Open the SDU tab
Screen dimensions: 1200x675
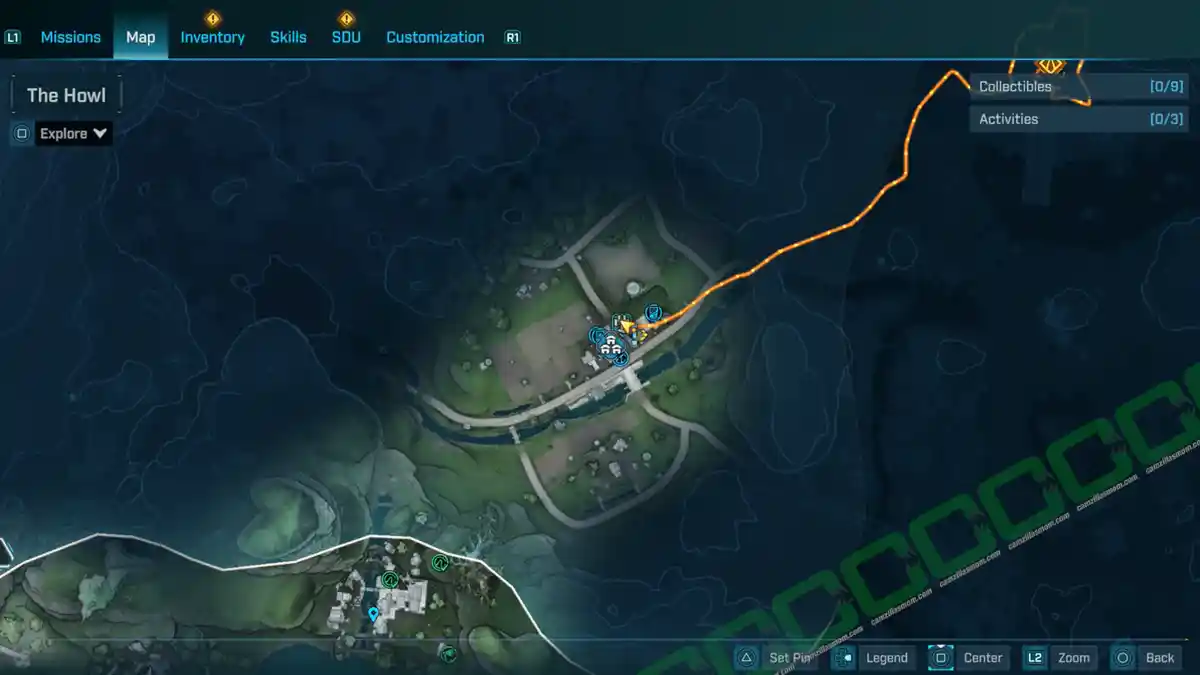point(346,37)
